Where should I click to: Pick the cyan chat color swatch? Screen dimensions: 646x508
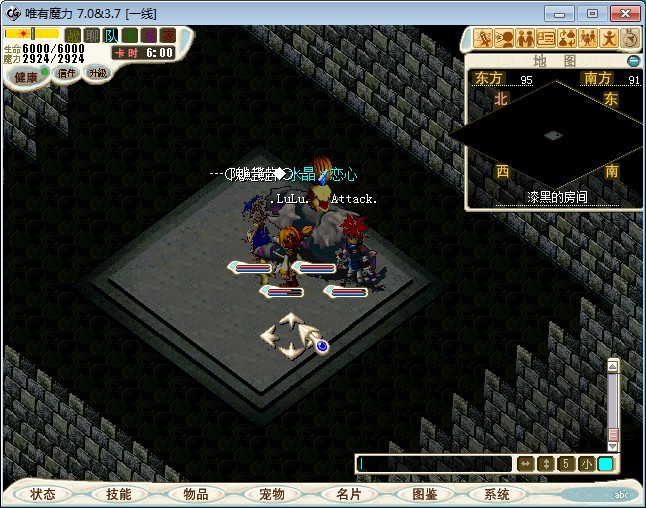point(606,464)
